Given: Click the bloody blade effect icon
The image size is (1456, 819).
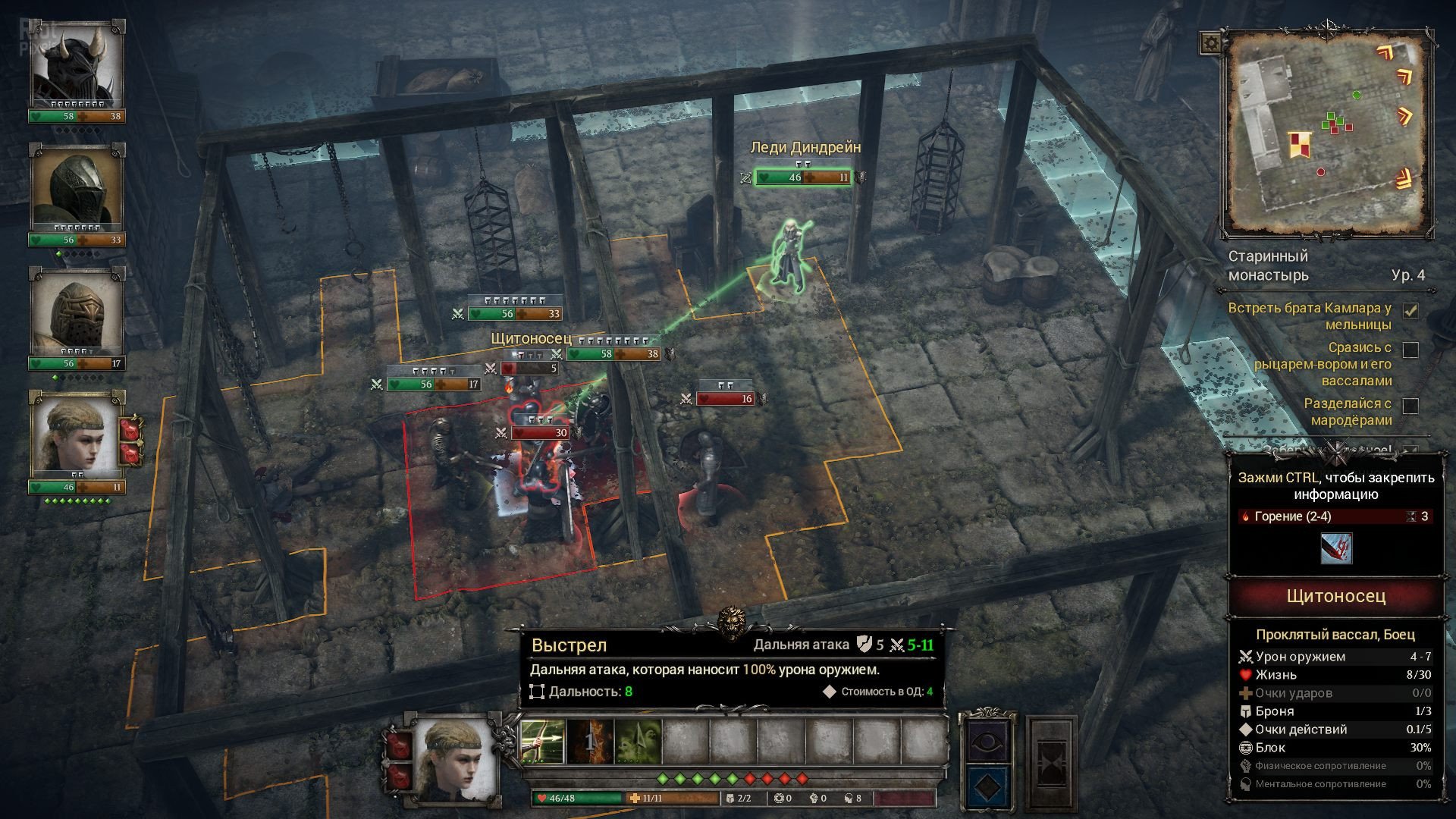Looking at the screenshot, I should tap(1335, 548).
